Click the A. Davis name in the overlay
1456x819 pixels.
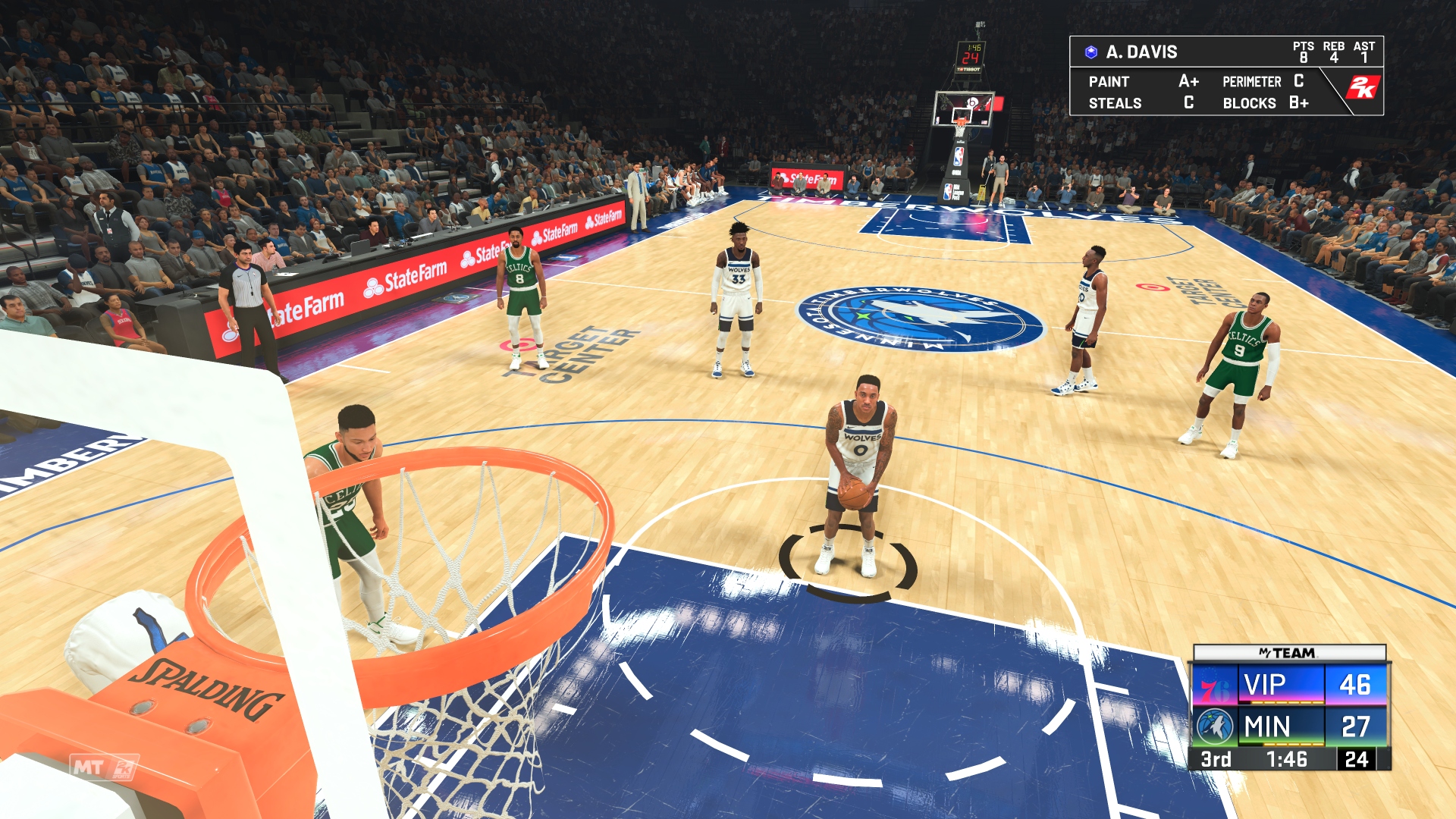[x=1141, y=52]
